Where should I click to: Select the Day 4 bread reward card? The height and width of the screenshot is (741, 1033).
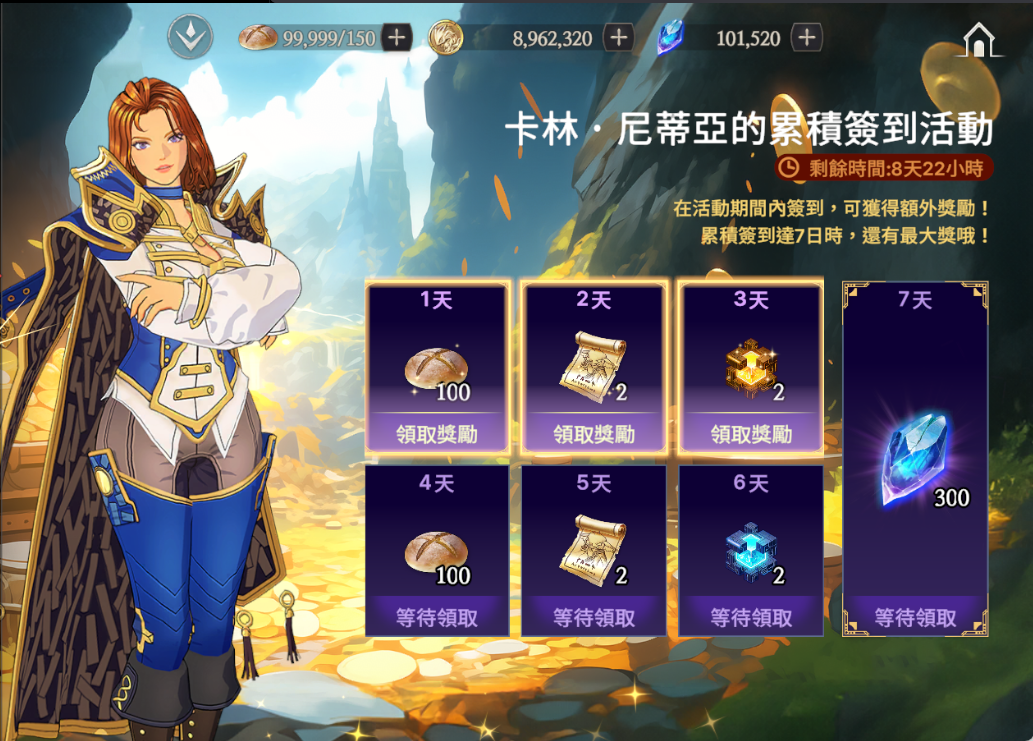point(437,549)
